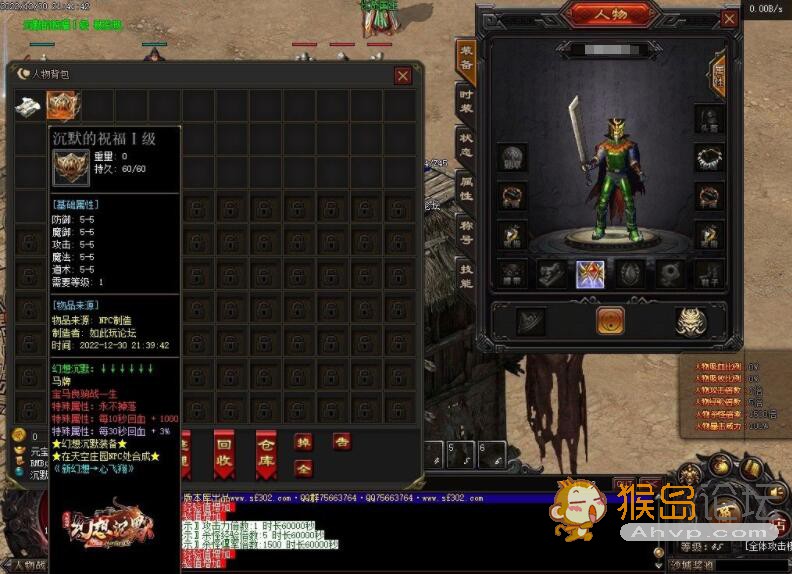
Task: Click the golden demon mask slot
Action: pos(687,320)
